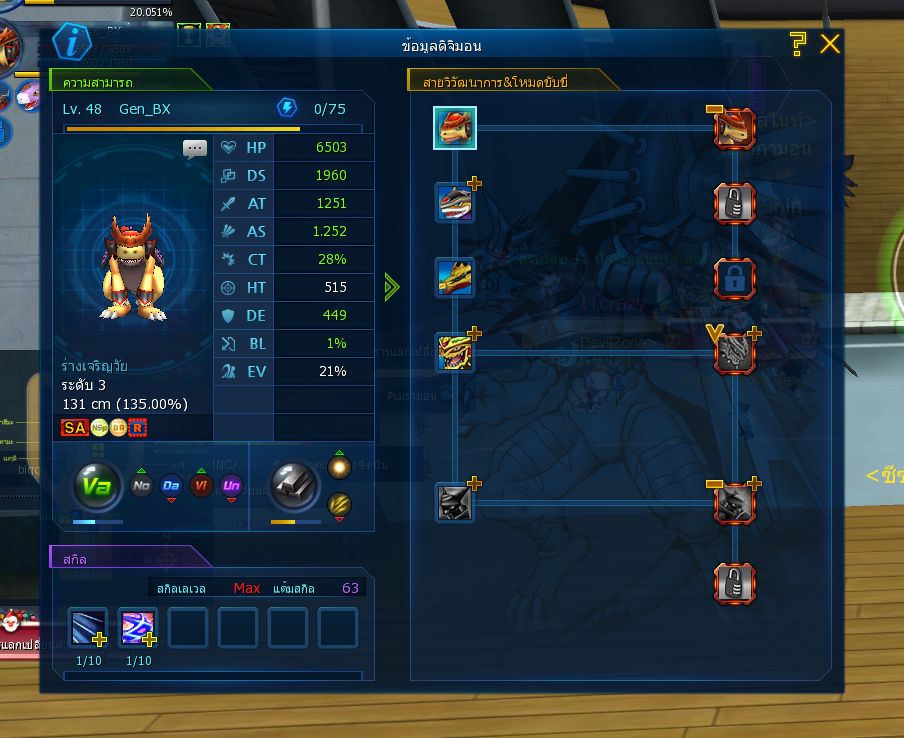The width and height of the screenshot is (904, 738).
Task: Collapse panel with green arrow chevron
Action: [x=392, y=288]
